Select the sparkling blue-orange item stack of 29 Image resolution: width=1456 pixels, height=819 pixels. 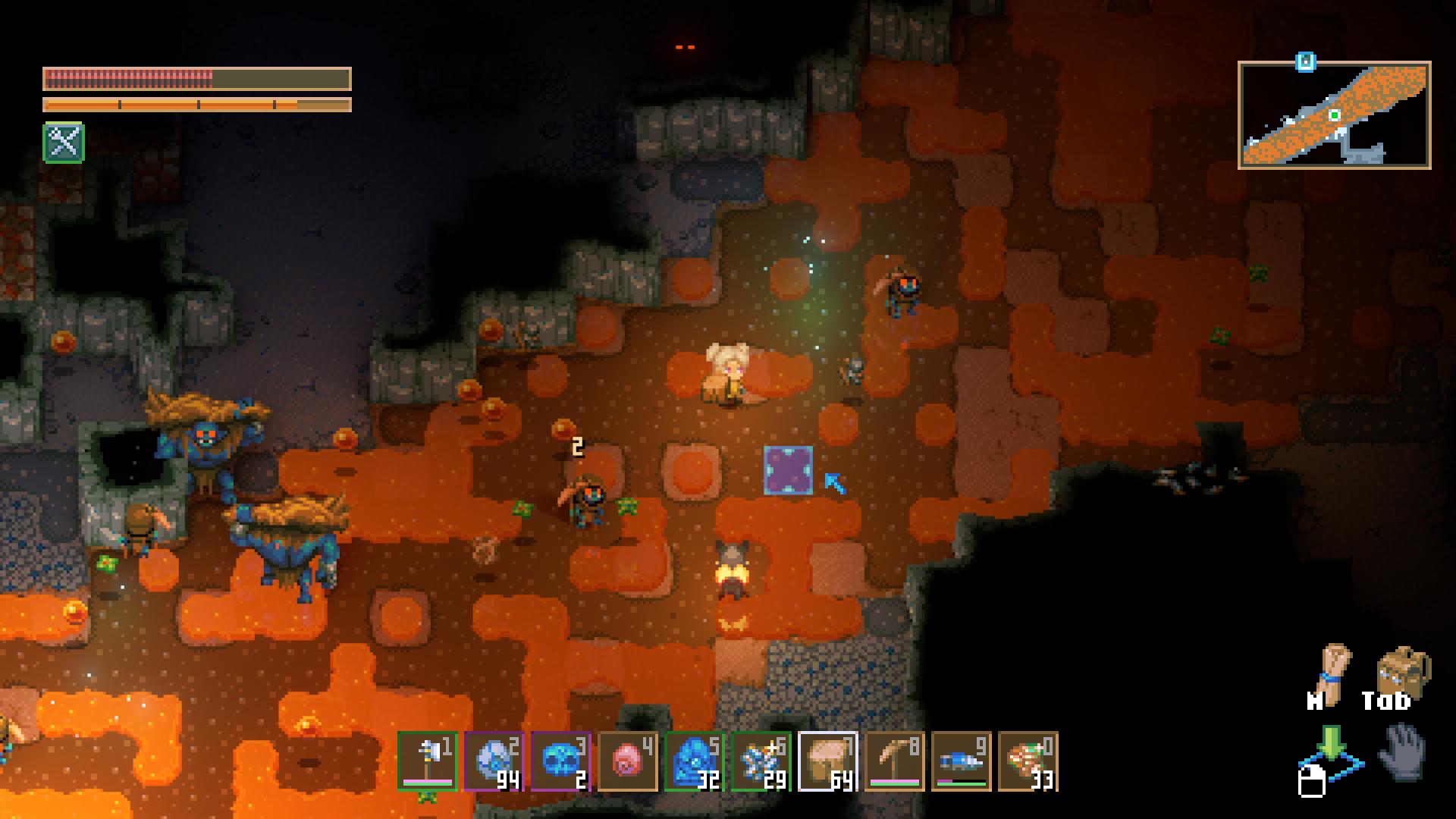pyautogui.click(x=761, y=761)
